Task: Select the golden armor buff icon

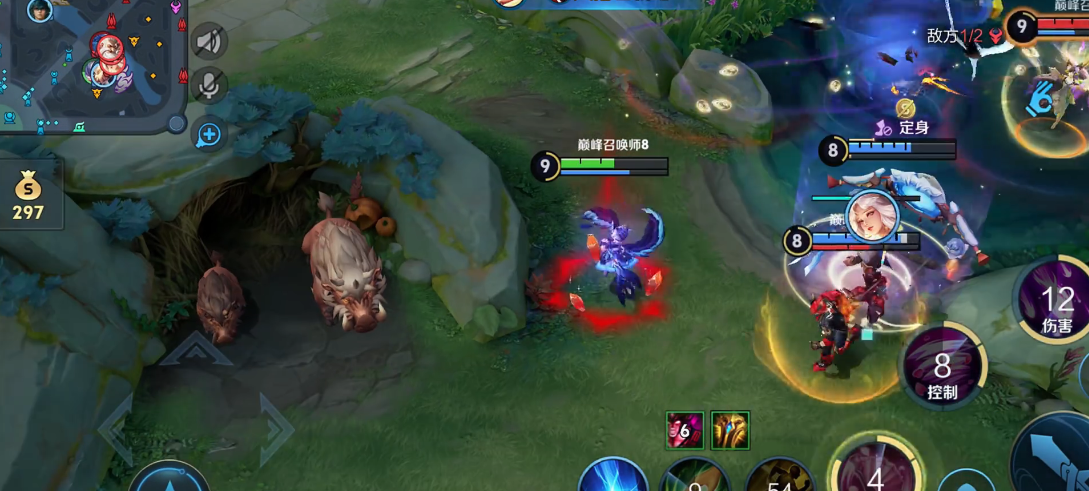Action: (x=730, y=431)
